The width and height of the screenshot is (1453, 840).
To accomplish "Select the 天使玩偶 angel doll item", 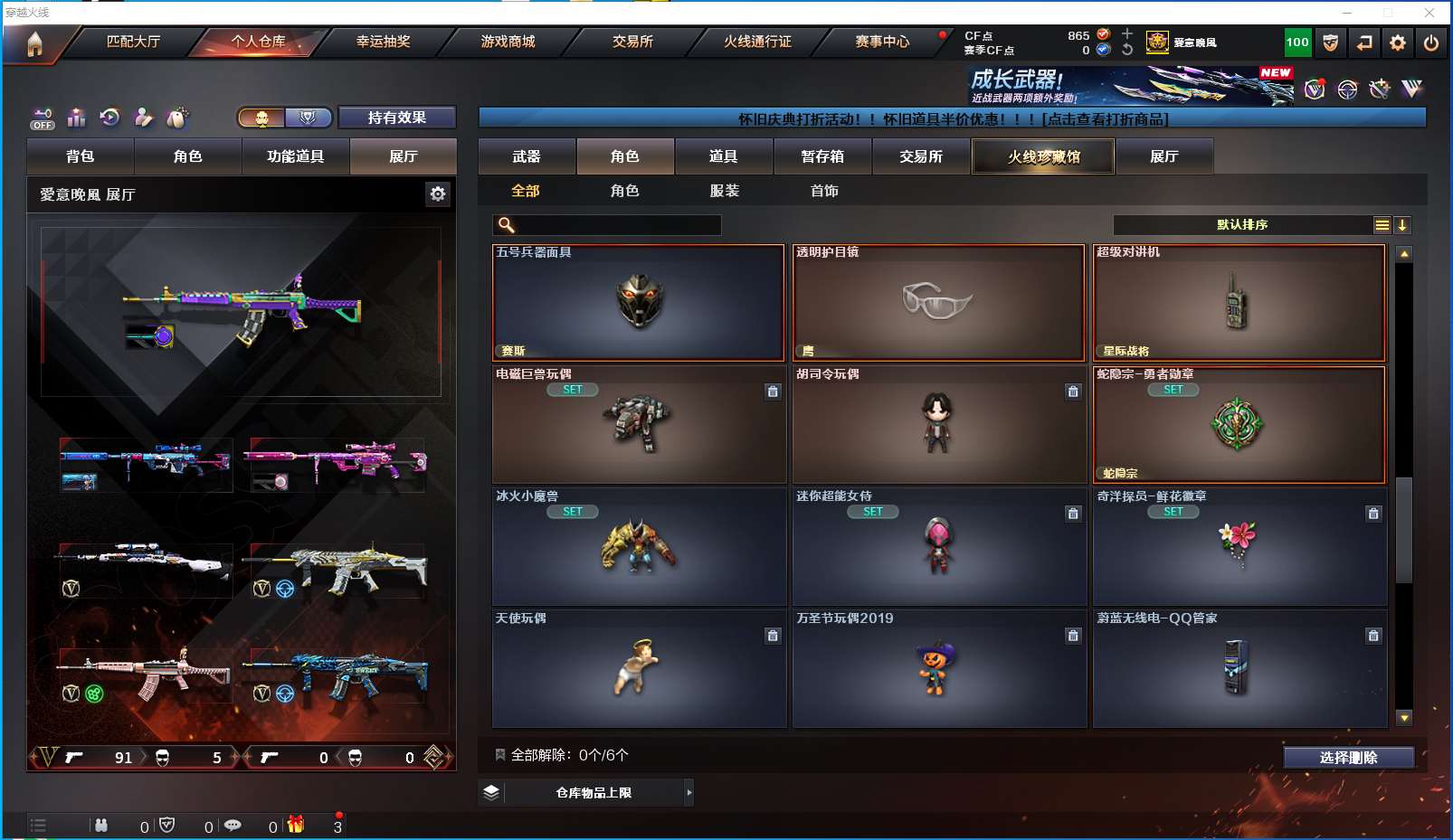I will tap(639, 669).
